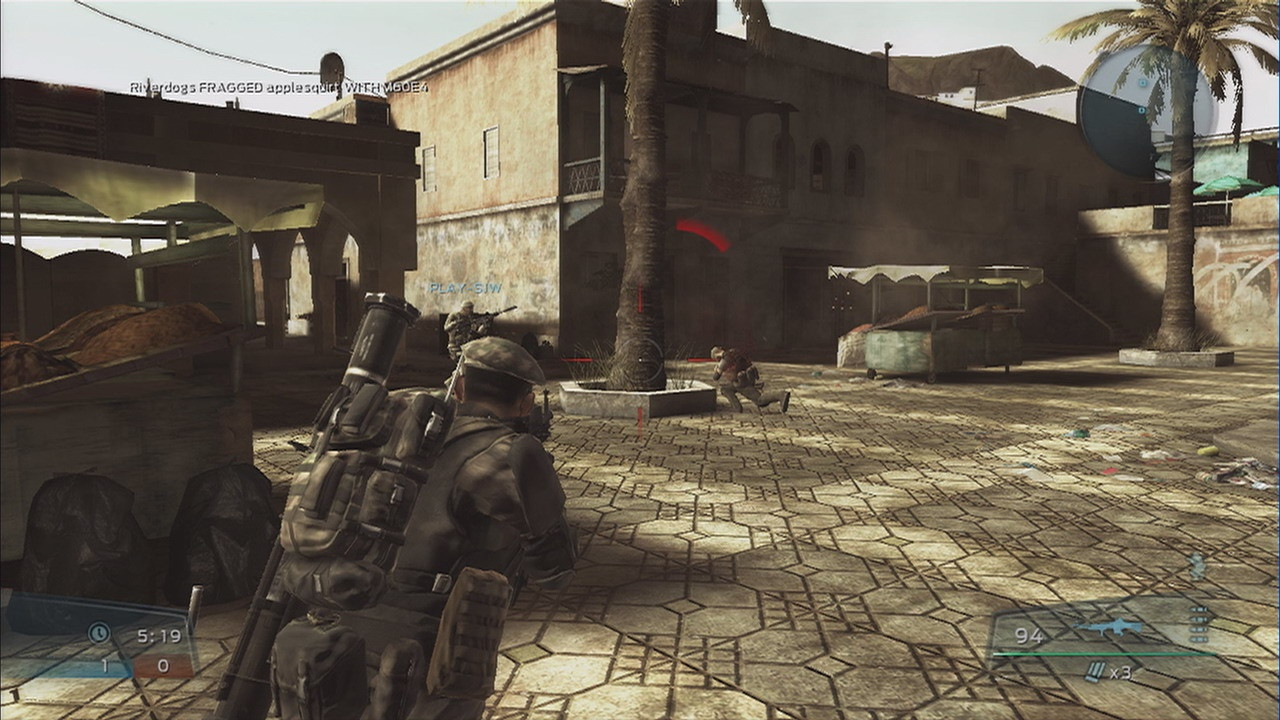Click the top spare magazine icon in ammo display
The width and height of the screenshot is (1280, 720).
(1199, 609)
